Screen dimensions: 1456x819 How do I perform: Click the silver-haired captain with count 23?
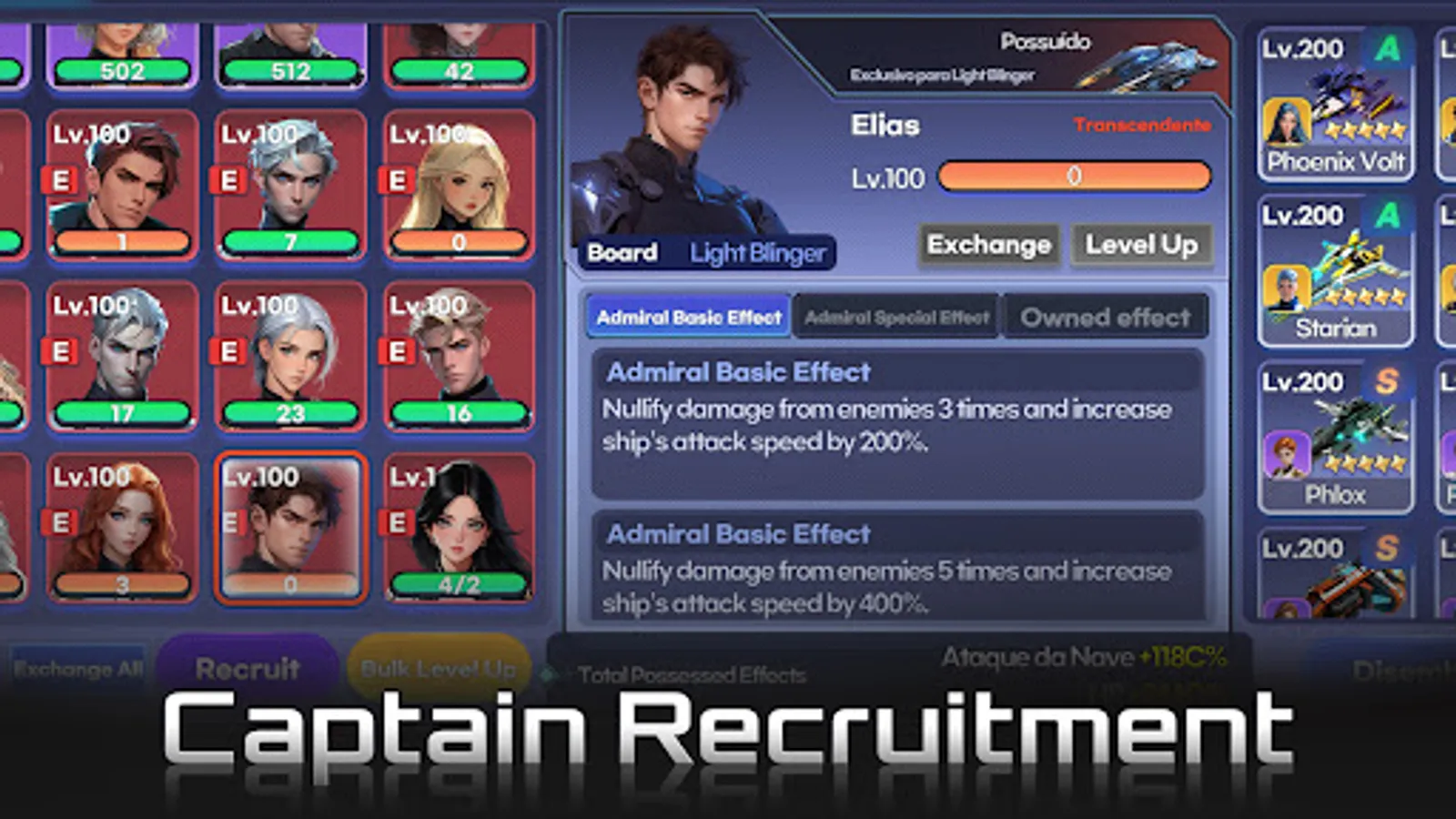click(291, 359)
